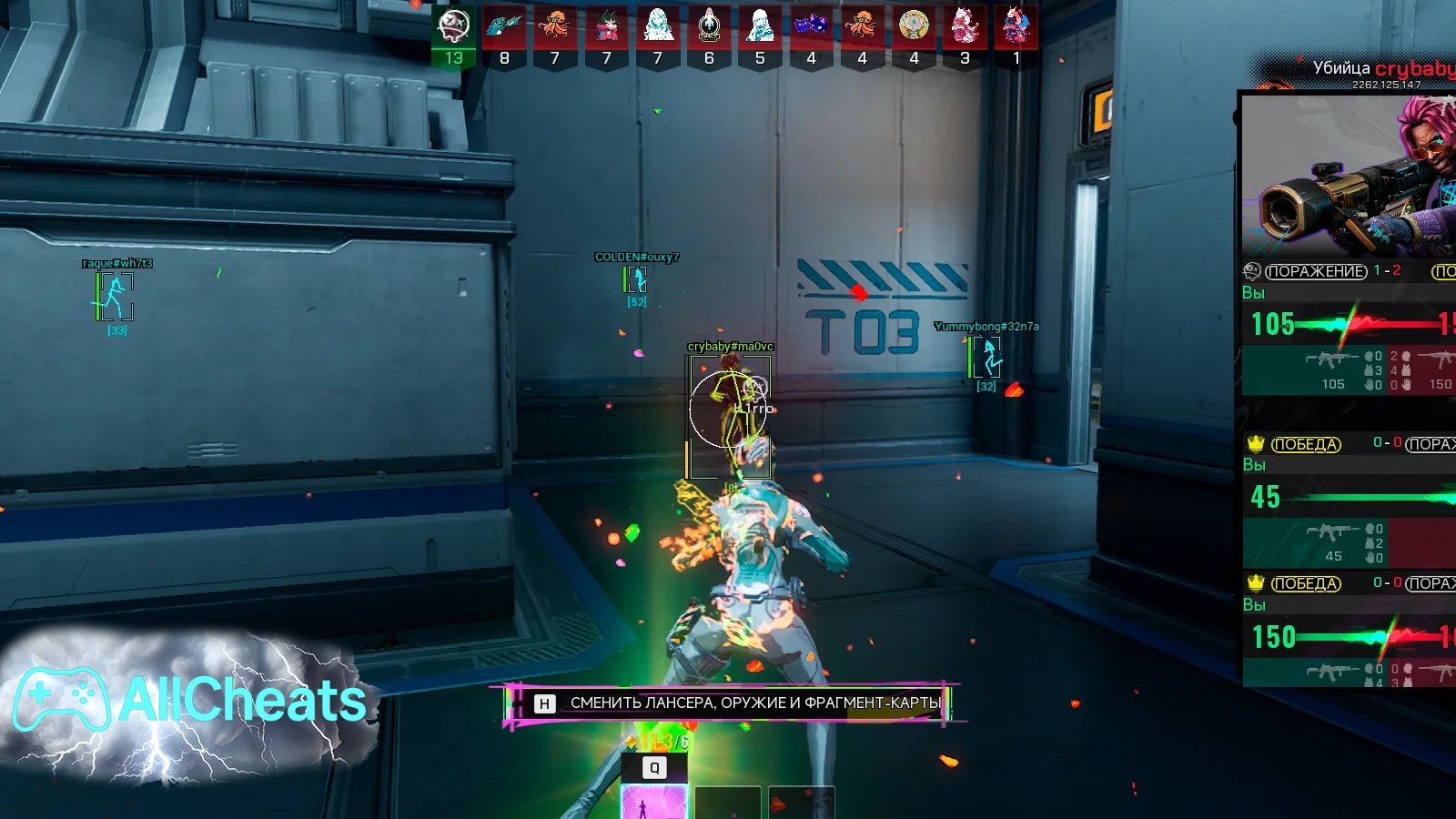Click the gold round emblem avatar
Viewport: 1456px width, 819px height.
pos(914,26)
